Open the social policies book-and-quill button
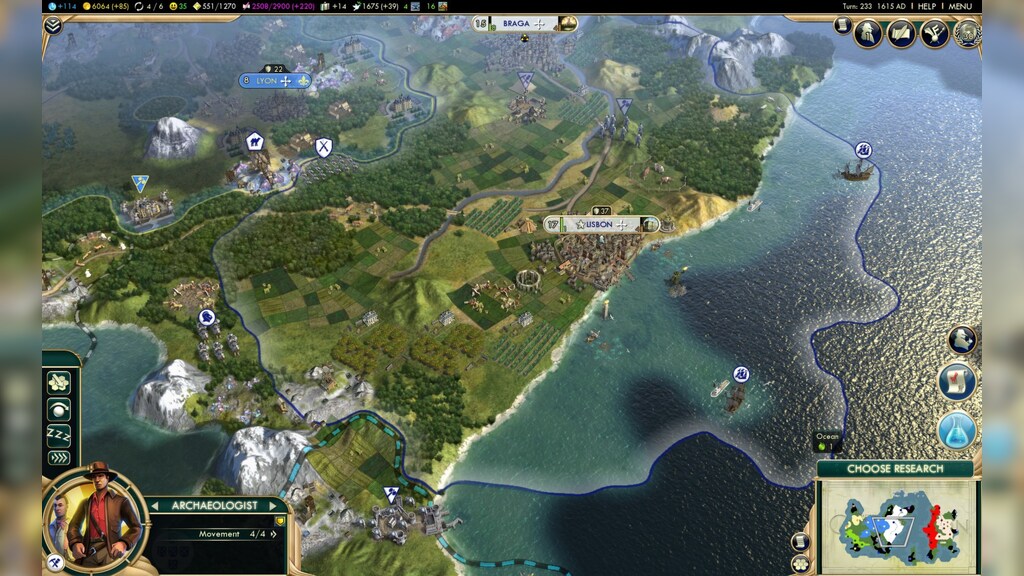1024x576 pixels. pos(901,34)
